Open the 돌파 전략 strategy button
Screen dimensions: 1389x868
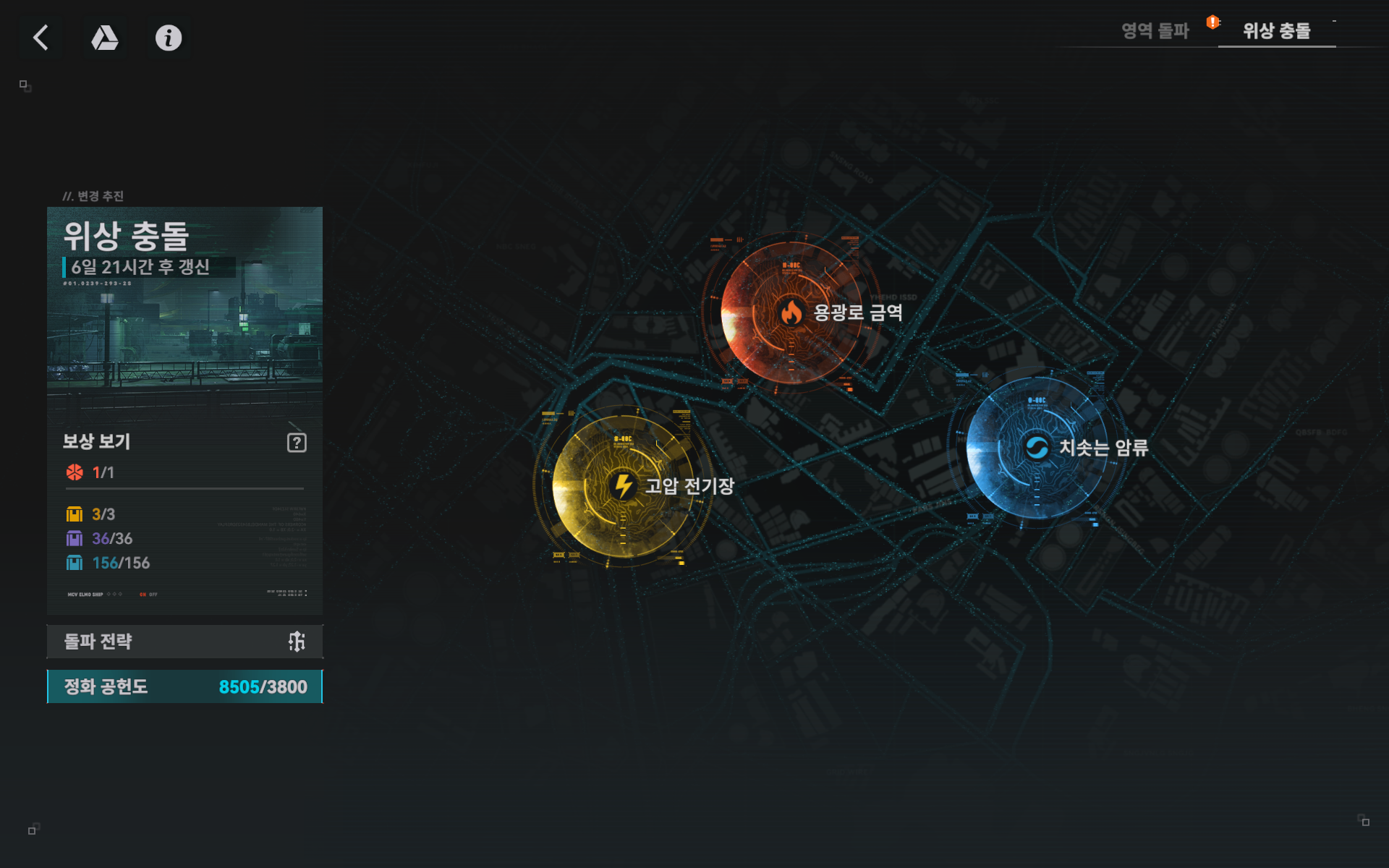184,642
